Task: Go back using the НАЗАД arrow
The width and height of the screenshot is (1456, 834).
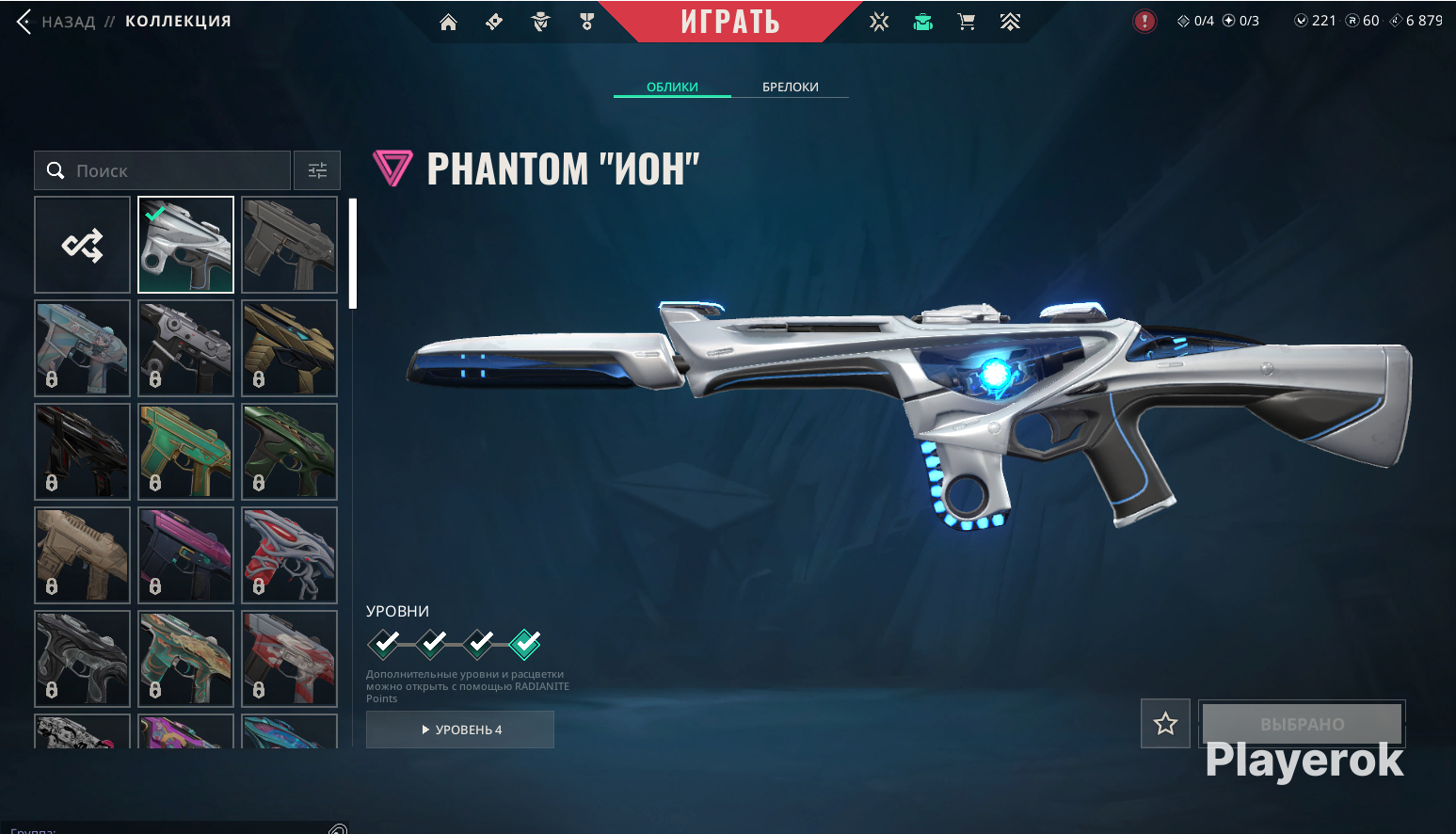Action: click(24, 22)
